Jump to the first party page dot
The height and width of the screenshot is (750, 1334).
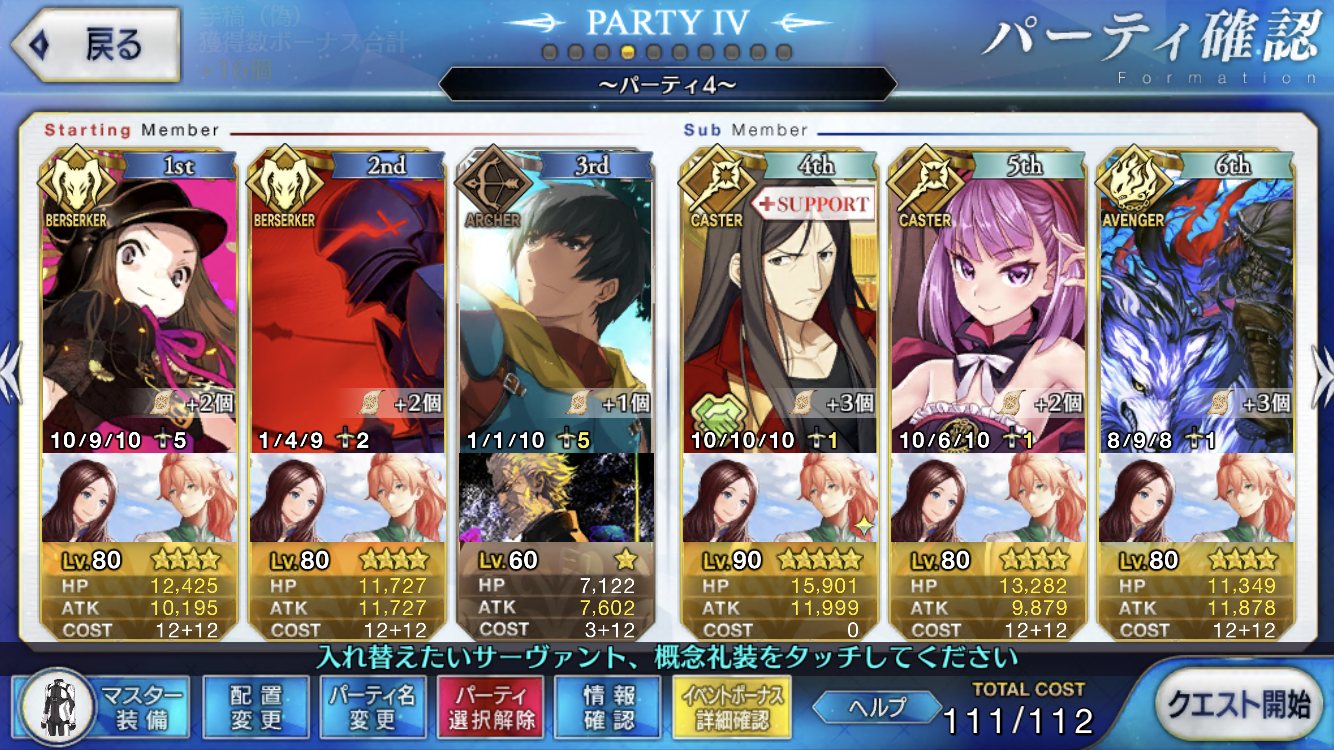550,51
